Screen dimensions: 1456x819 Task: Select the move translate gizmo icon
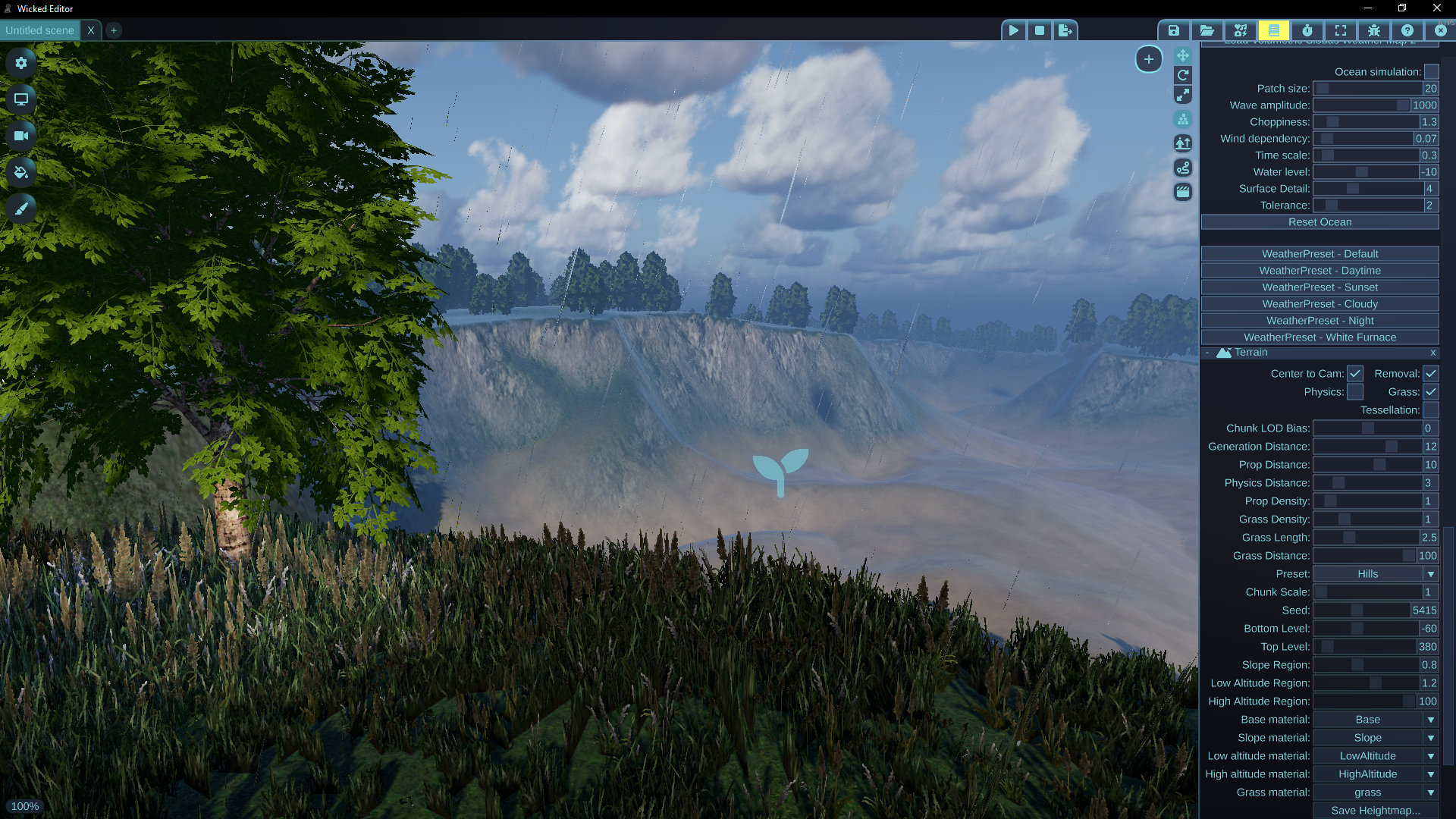tap(1183, 55)
